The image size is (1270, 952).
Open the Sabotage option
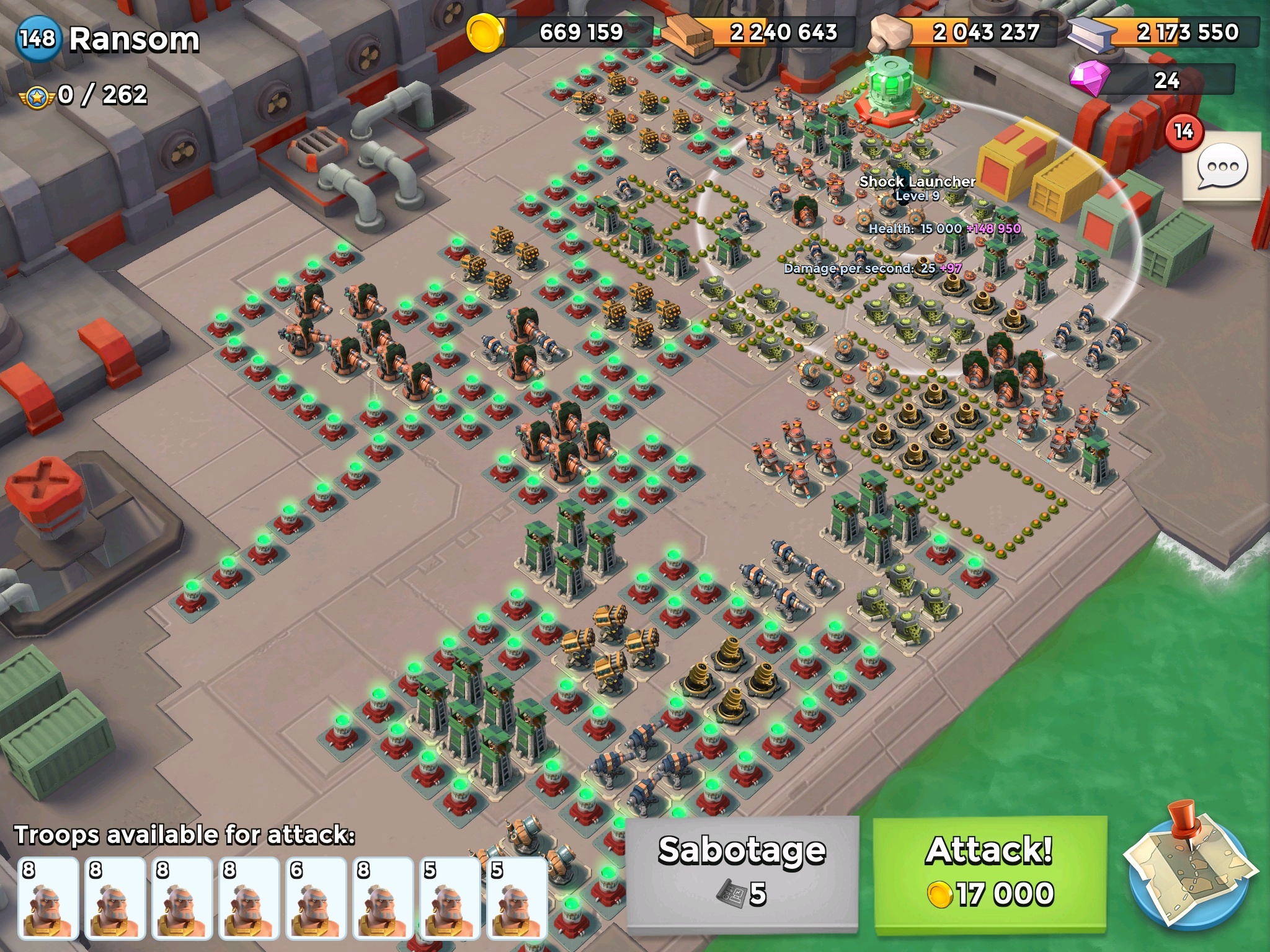click(742, 873)
